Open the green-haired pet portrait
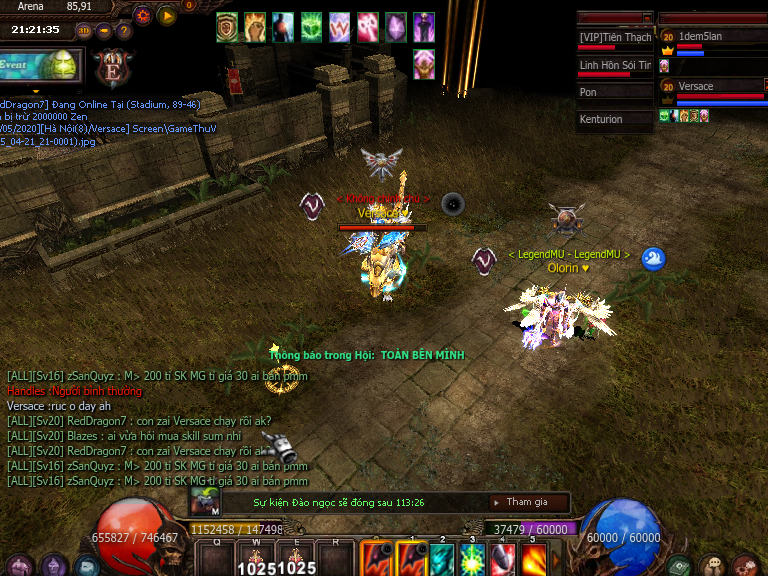 (204, 503)
